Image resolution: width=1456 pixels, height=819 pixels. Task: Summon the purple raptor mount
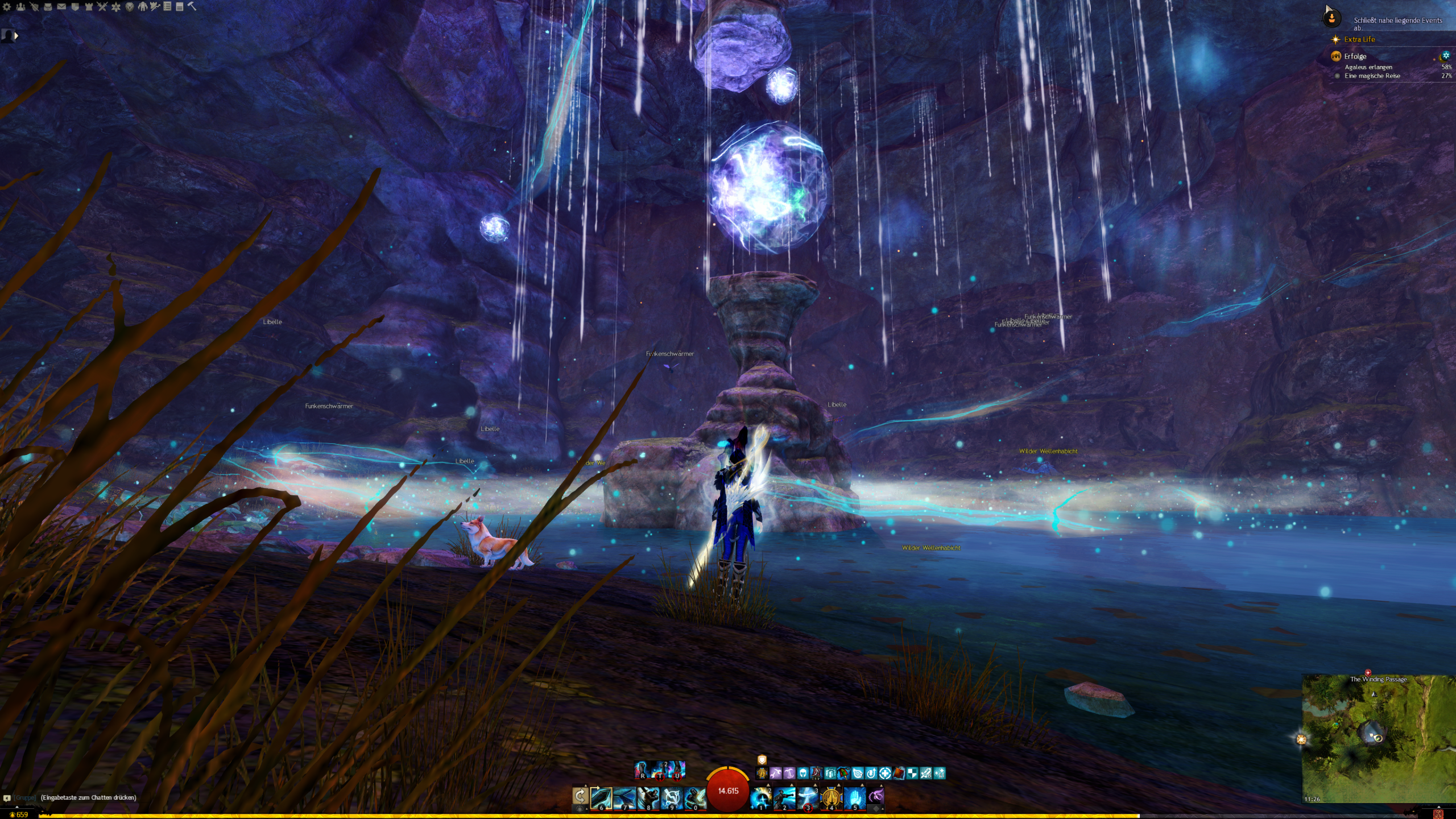coord(876,796)
